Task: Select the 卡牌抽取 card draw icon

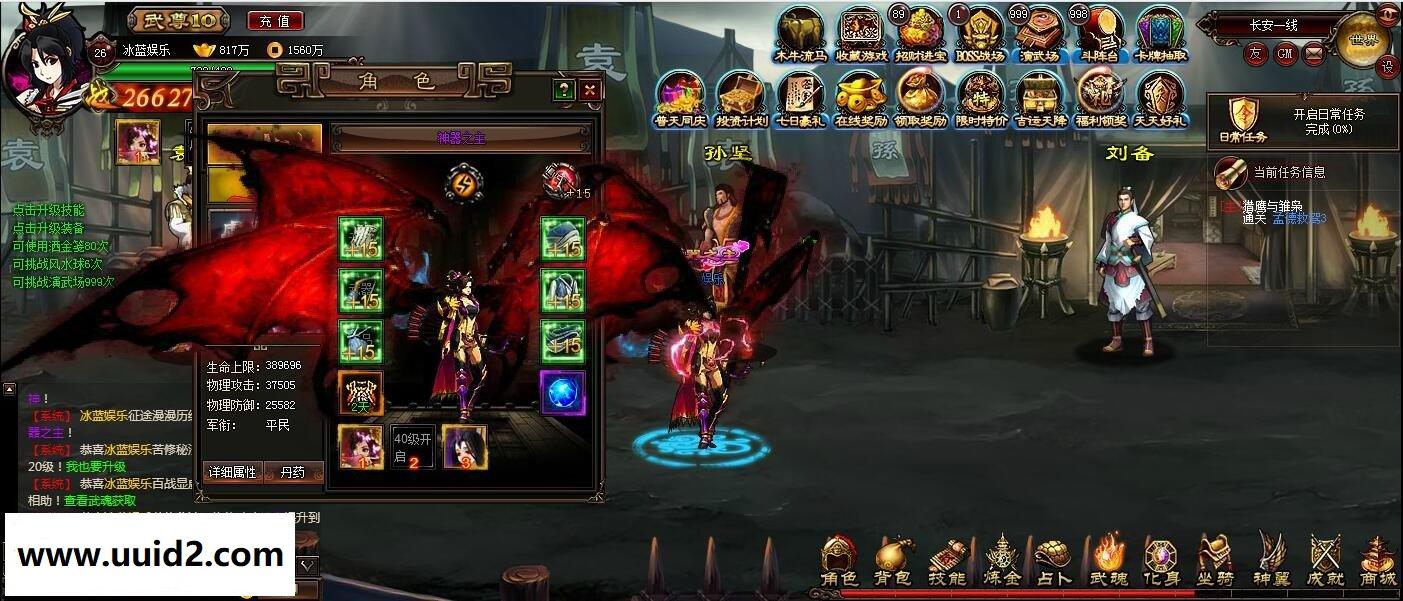Action: tap(1160, 35)
